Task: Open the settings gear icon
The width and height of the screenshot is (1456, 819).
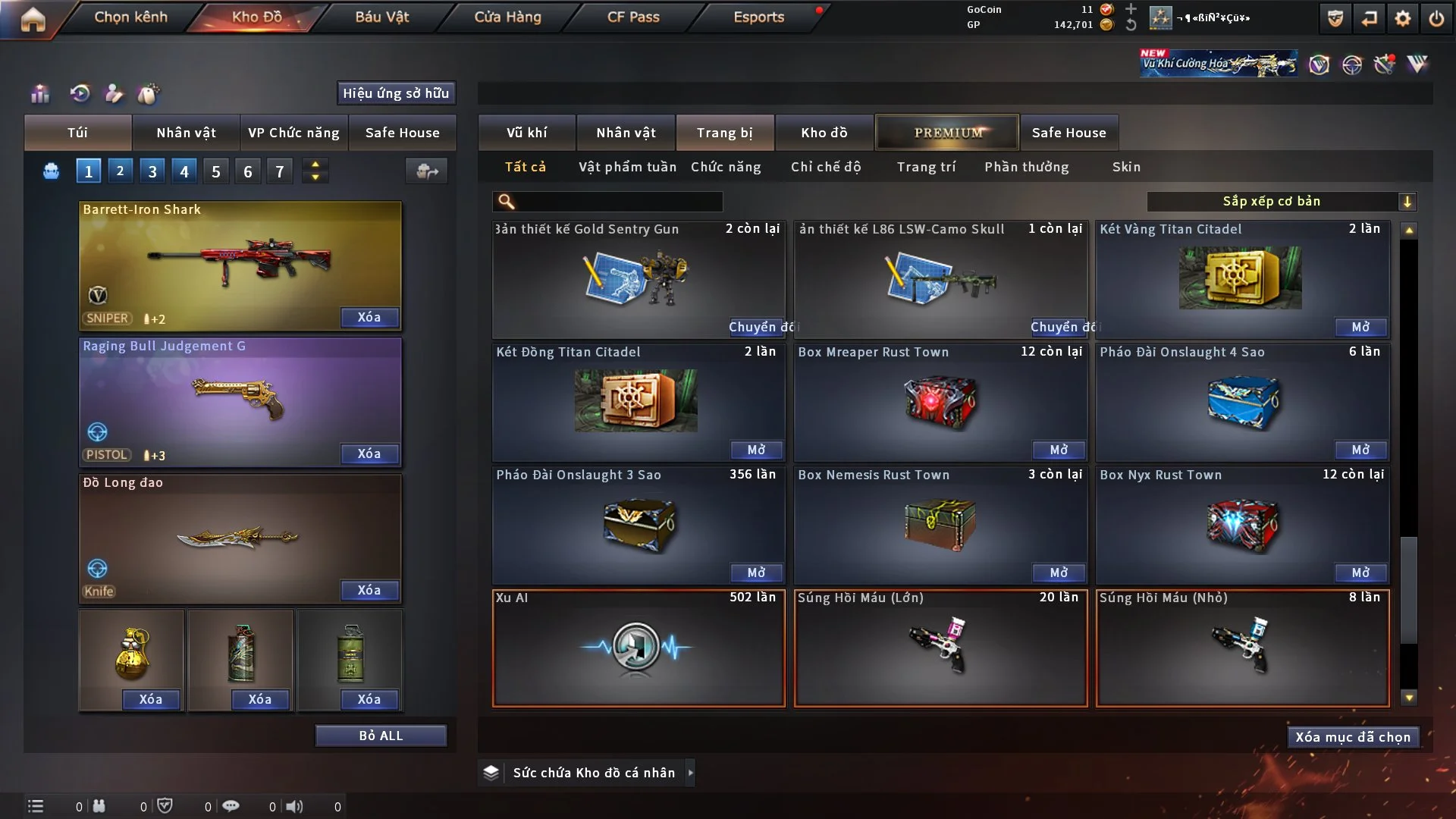Action: point(1403,18)
